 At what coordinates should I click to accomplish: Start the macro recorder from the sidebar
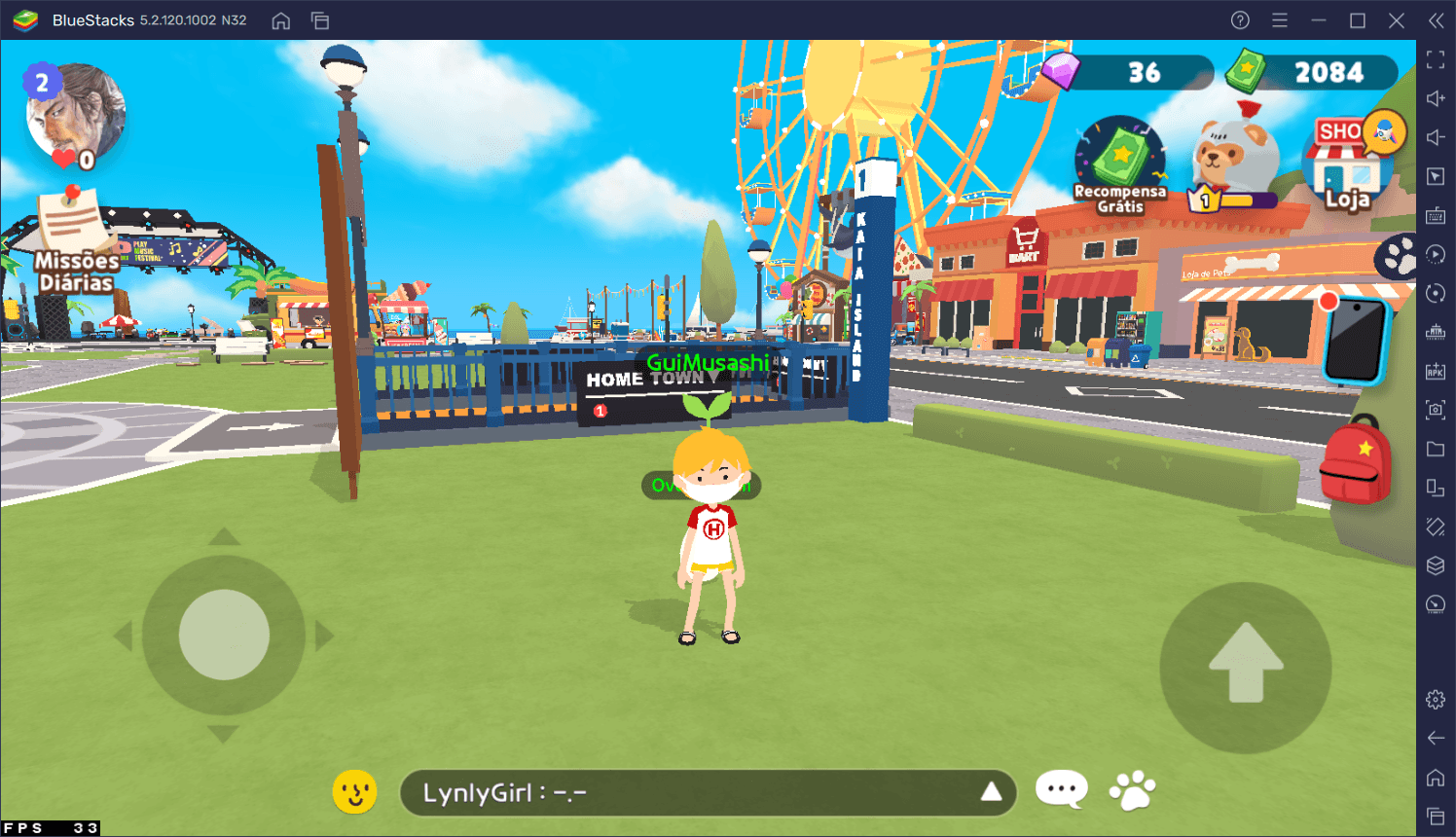(1435, 254)
